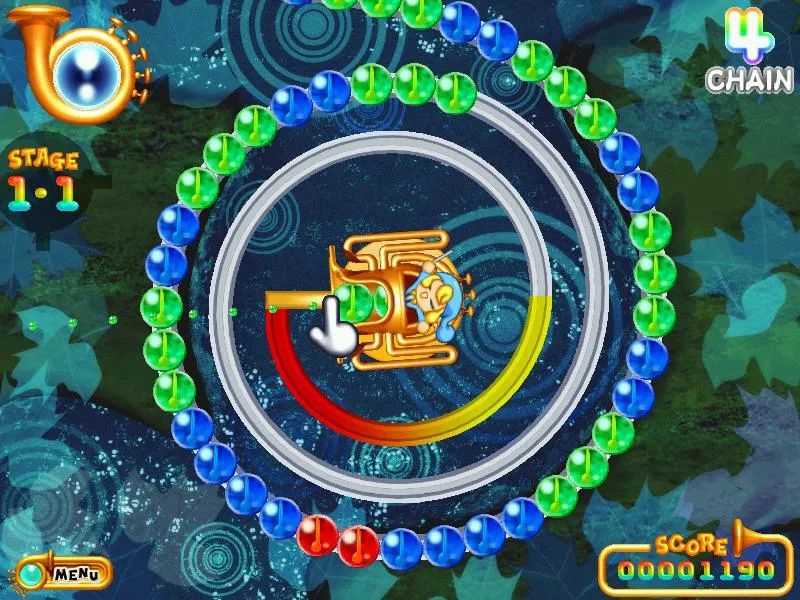
Task: Open the Menu button
Action: coord(64,574)
